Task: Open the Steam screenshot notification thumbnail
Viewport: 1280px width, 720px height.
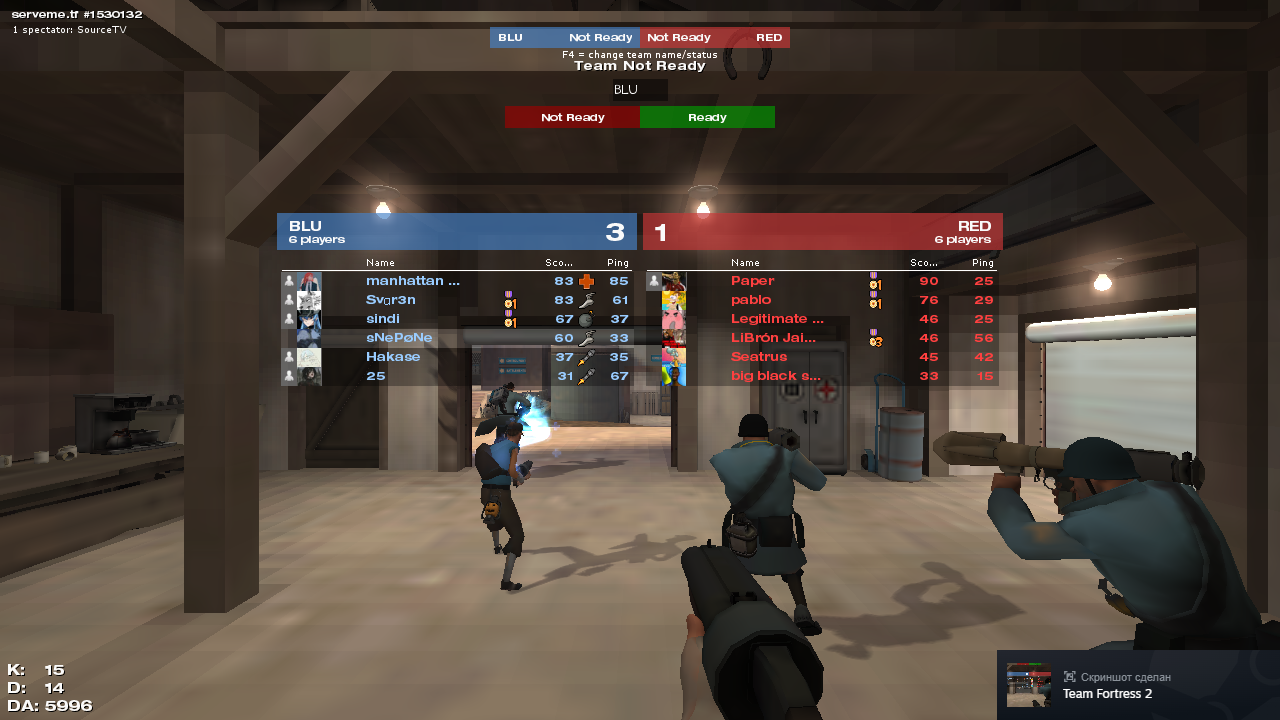Action: [1028, 685]
